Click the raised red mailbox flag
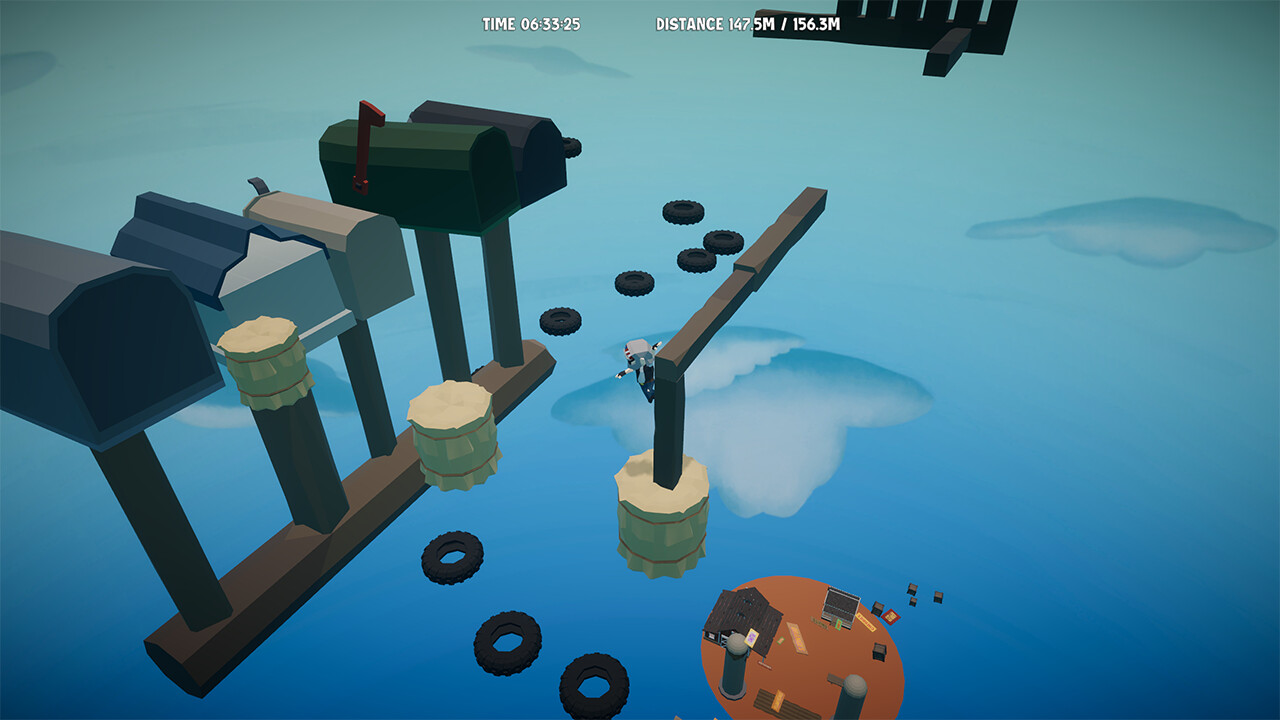 pos(363,140)
